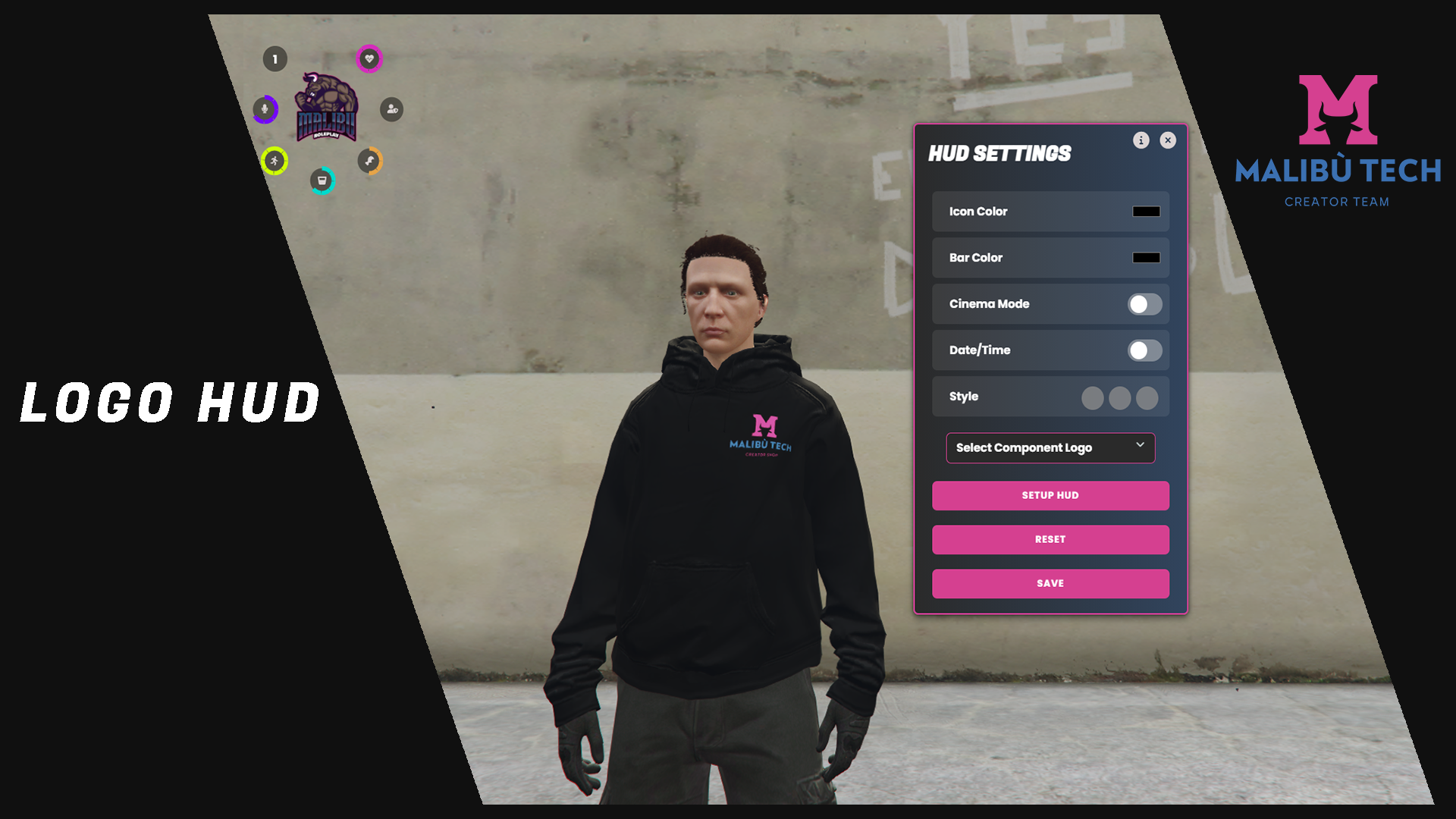
Task: Click the SETUP HUD button
Action: point(1050,495)
